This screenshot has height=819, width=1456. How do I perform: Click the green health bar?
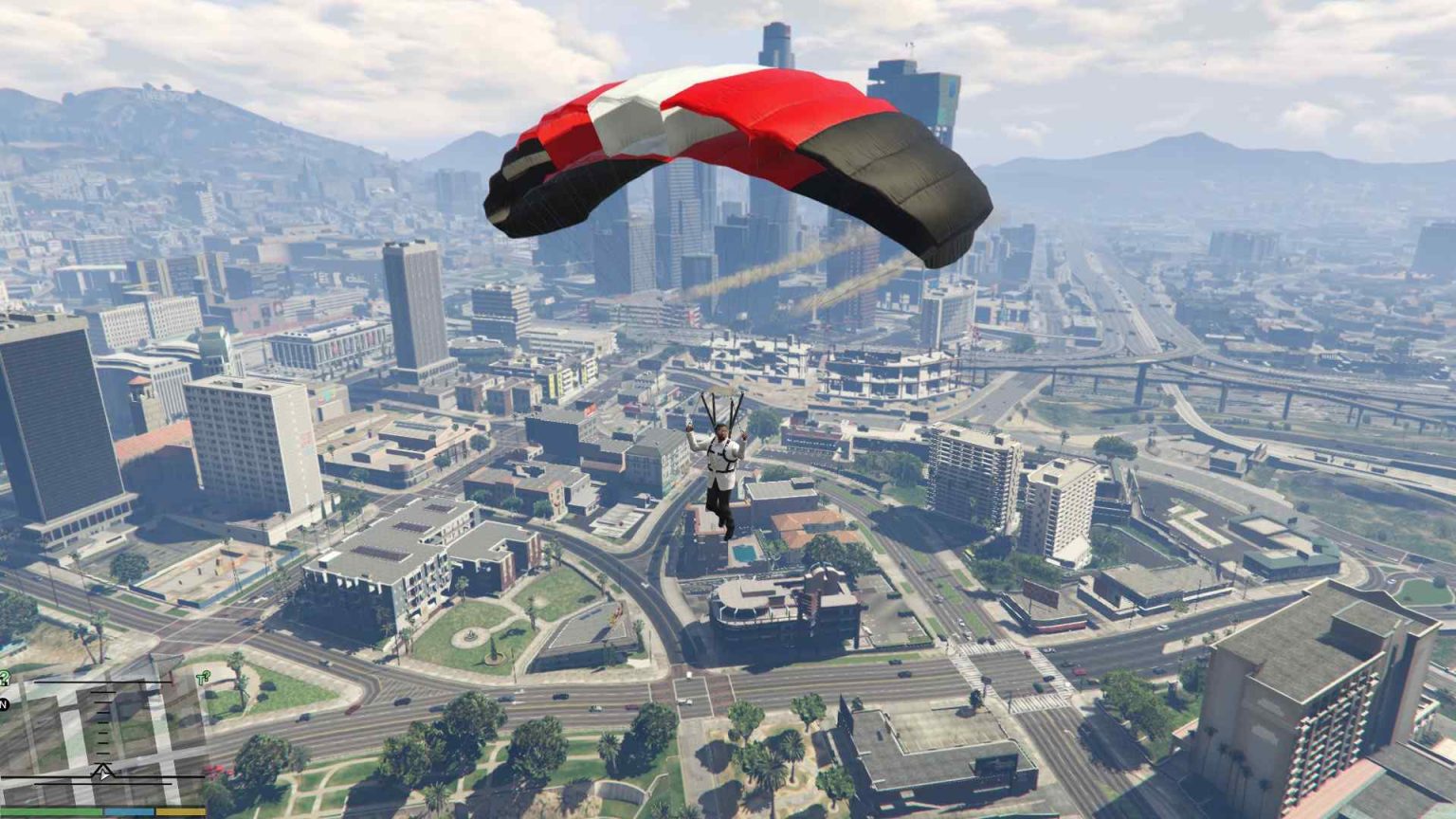(50, 810)
